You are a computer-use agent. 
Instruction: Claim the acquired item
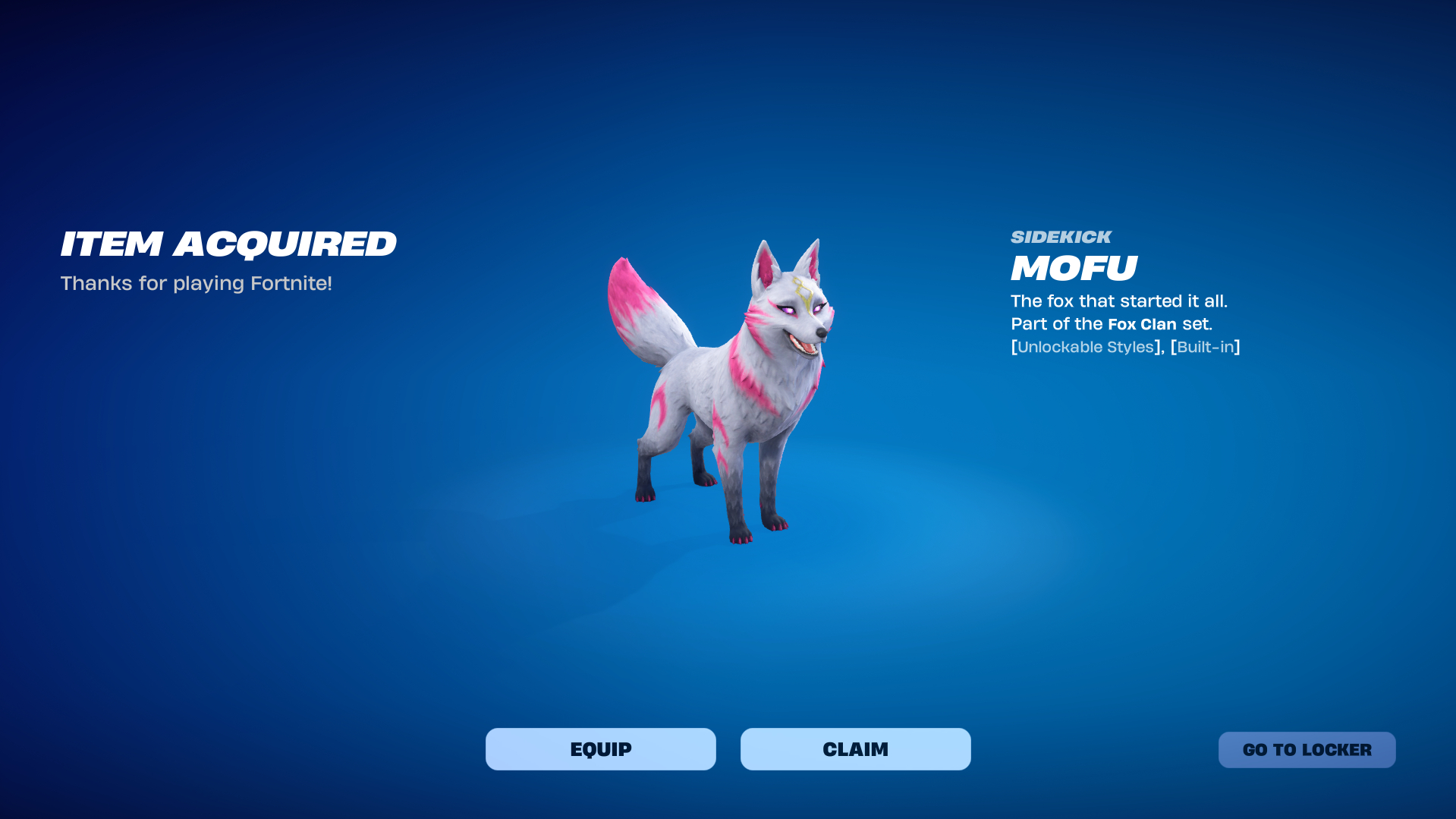click(x=855, y=749)
